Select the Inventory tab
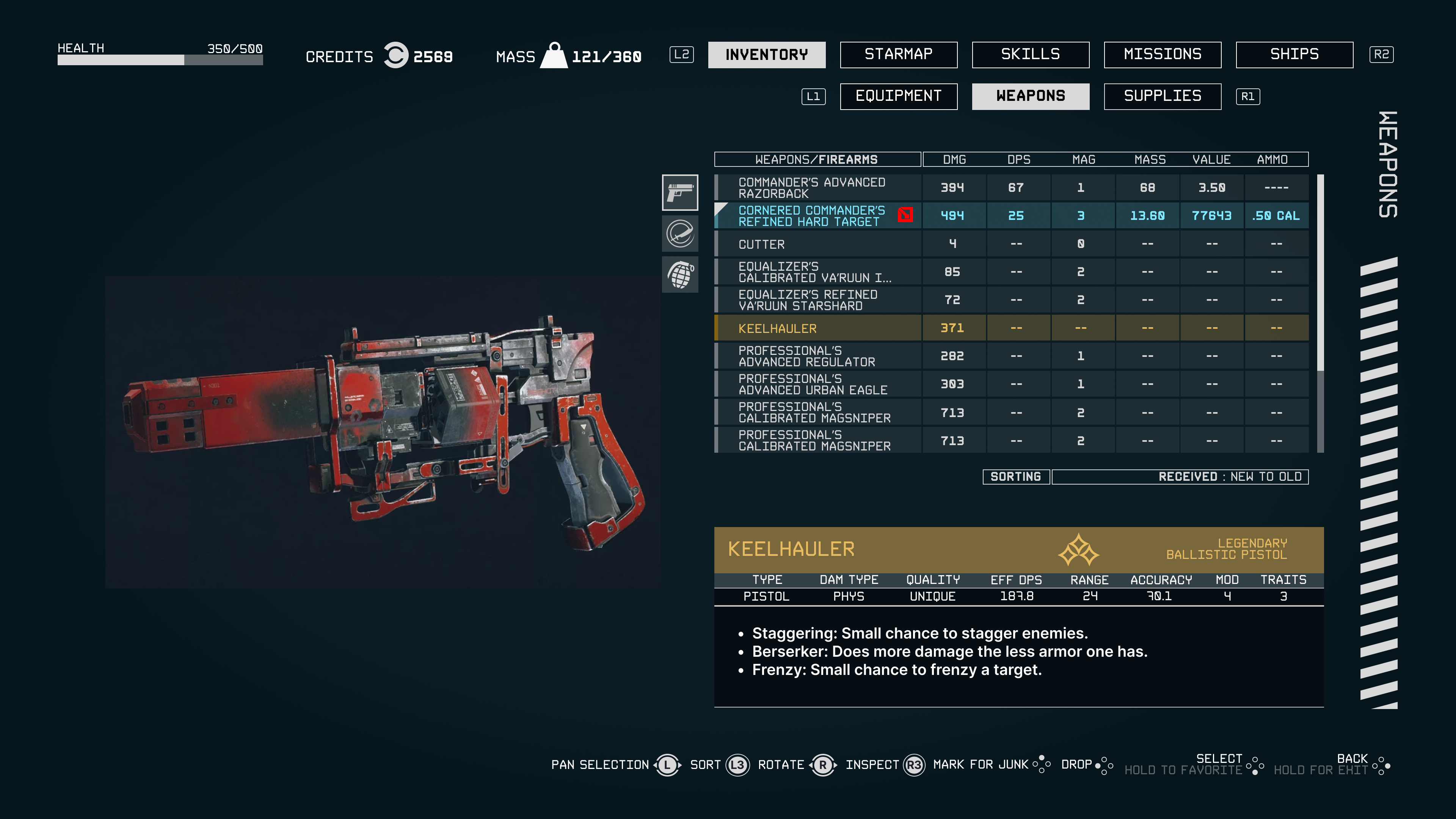The image size is (1456, 819). pyautogui.click(x=766, y=54)
